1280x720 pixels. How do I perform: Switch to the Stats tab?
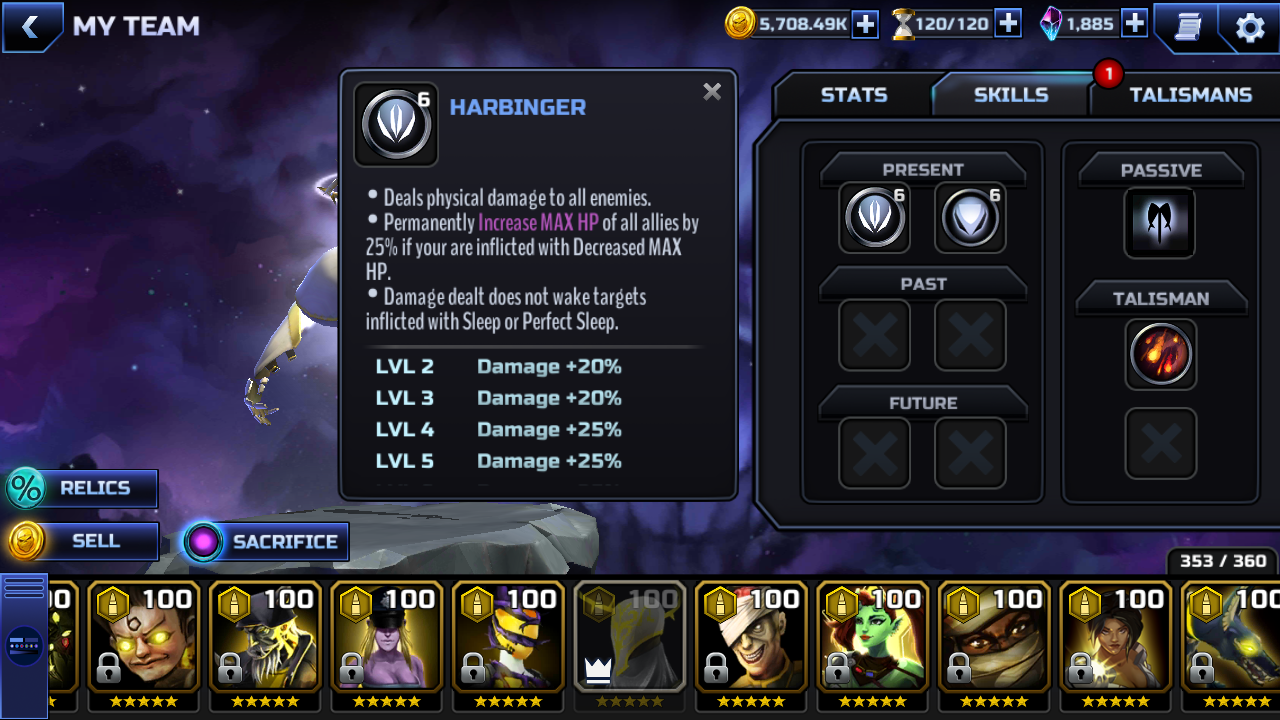(x=853, y=95)
